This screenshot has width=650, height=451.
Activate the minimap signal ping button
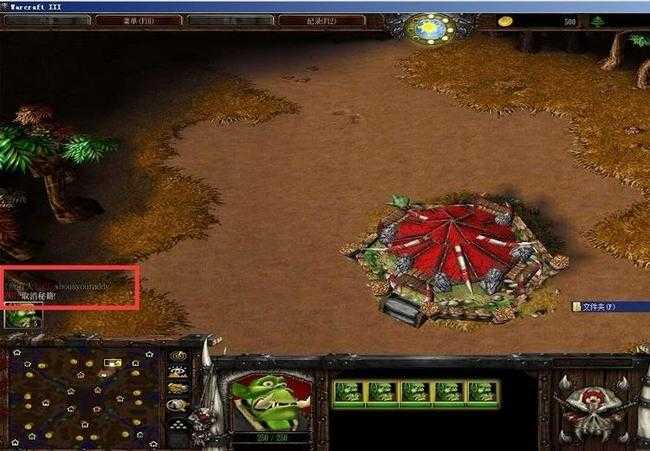pos(179,355)
